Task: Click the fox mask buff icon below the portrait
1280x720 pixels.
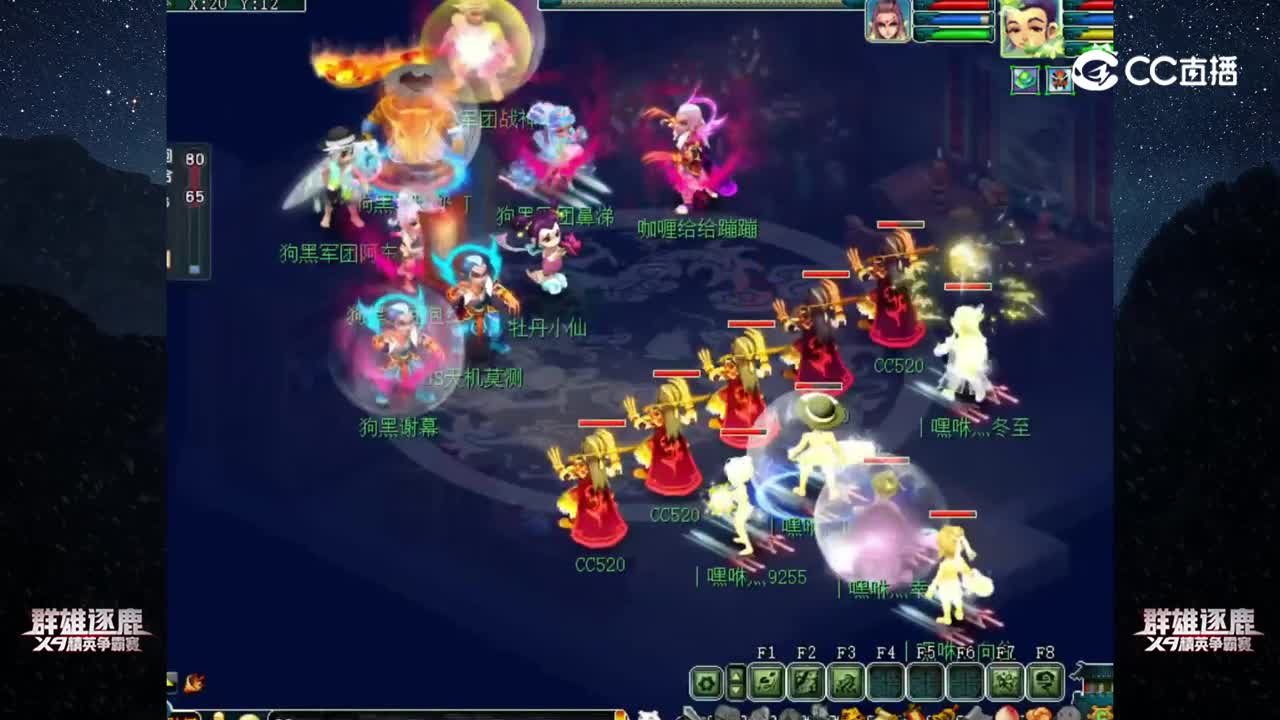Action: 1060,79
